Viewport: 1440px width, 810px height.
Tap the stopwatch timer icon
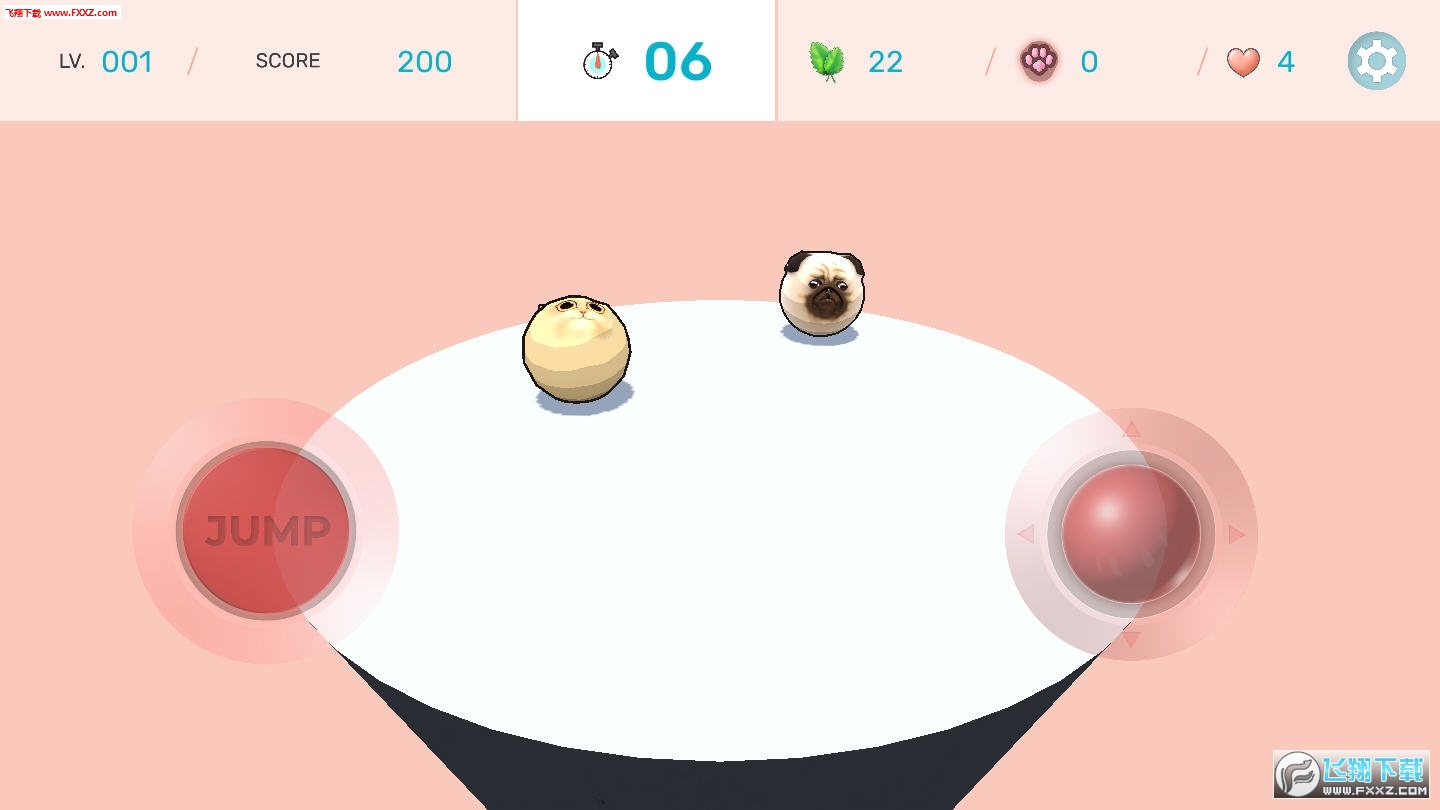[599, 59]
